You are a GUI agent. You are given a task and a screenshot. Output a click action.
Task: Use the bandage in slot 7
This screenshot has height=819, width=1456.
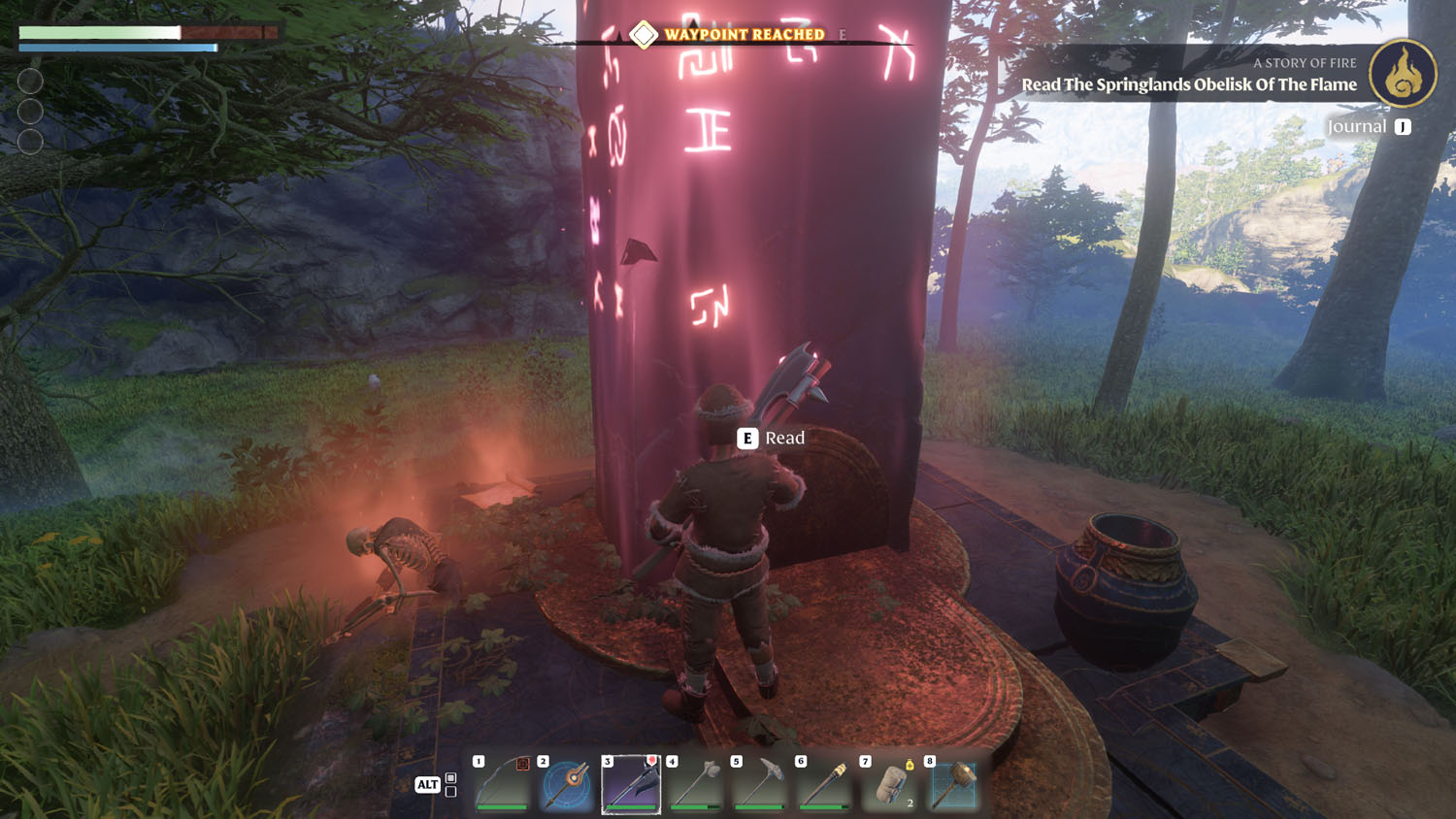pyautogui.click(x=889, y=784)
